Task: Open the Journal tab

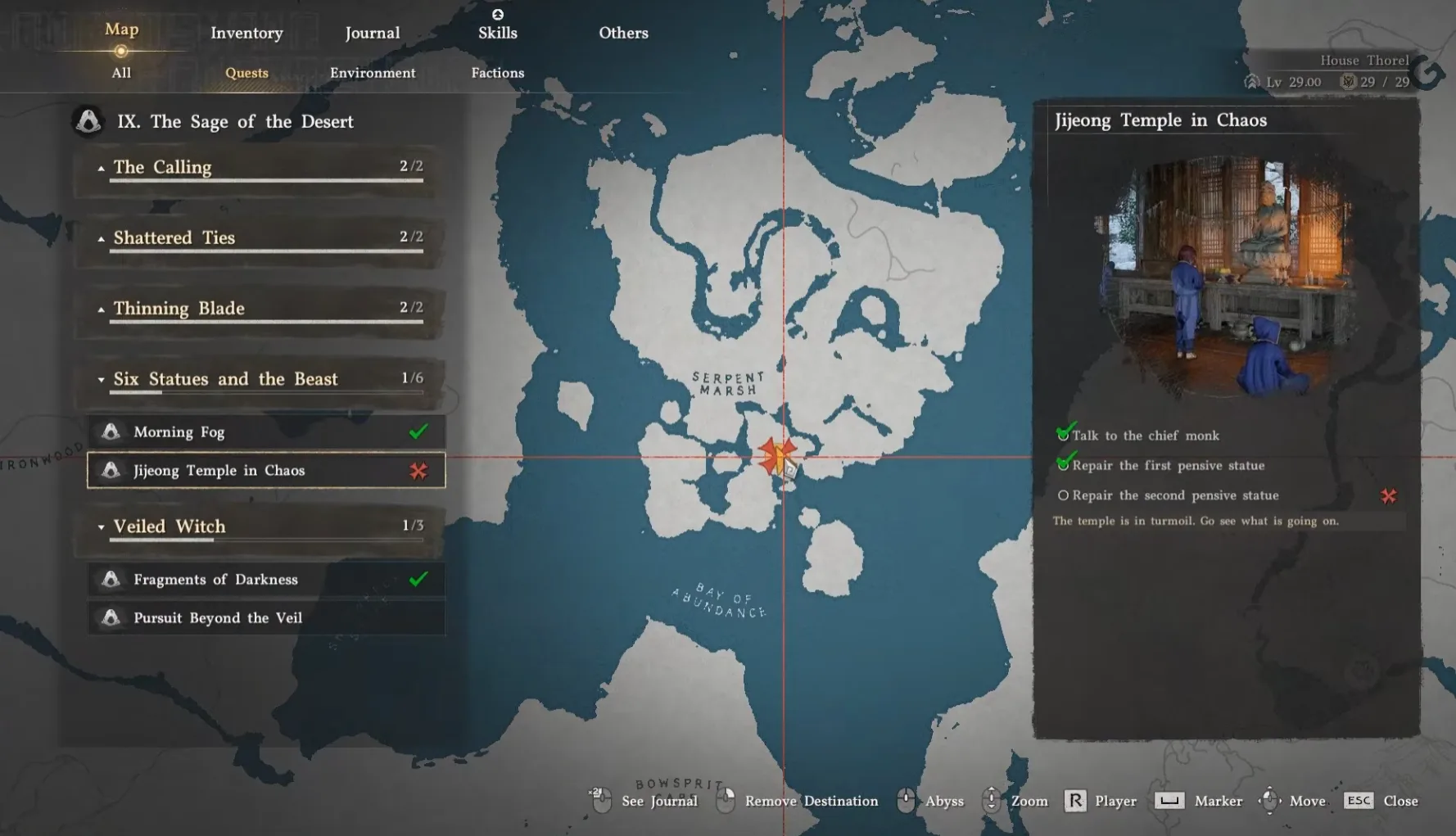Action: coord(373,33)
